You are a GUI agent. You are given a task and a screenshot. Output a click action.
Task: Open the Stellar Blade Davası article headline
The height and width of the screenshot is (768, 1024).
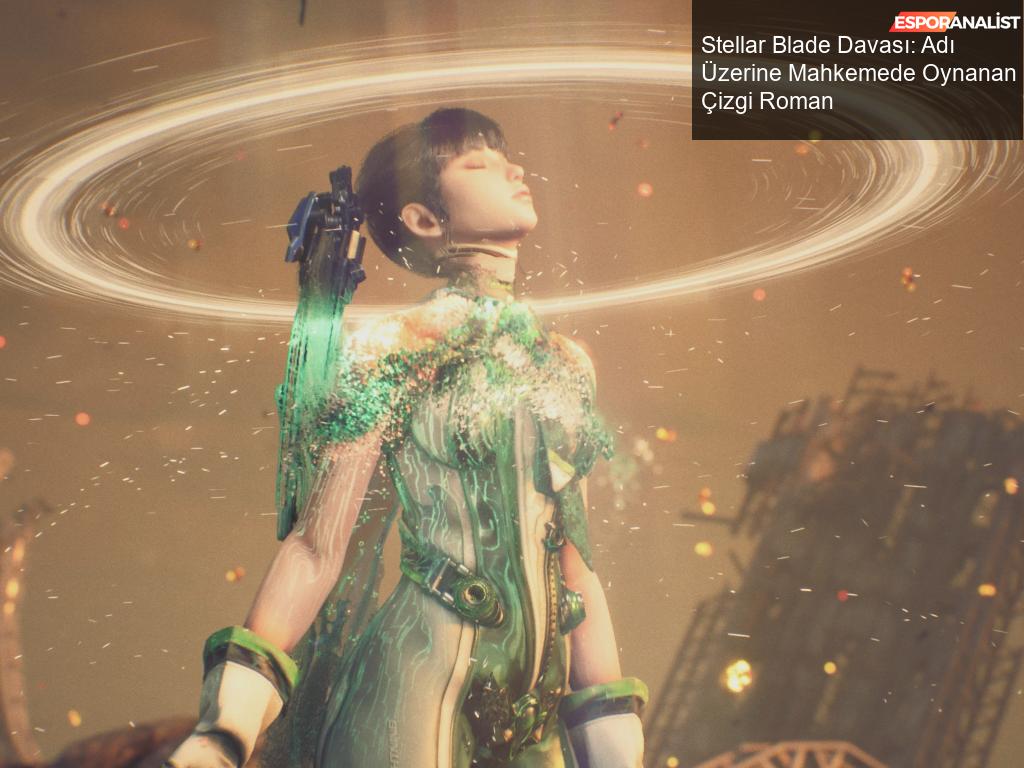click(x=857, y=73)
